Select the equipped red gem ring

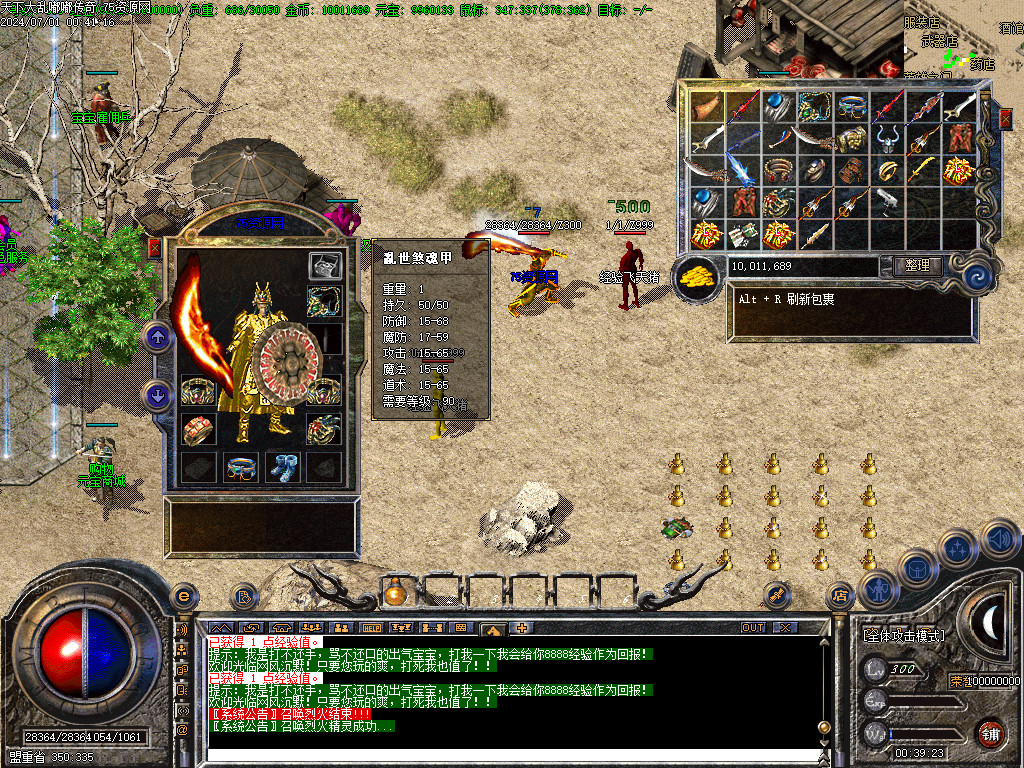(x=197, y=430)
